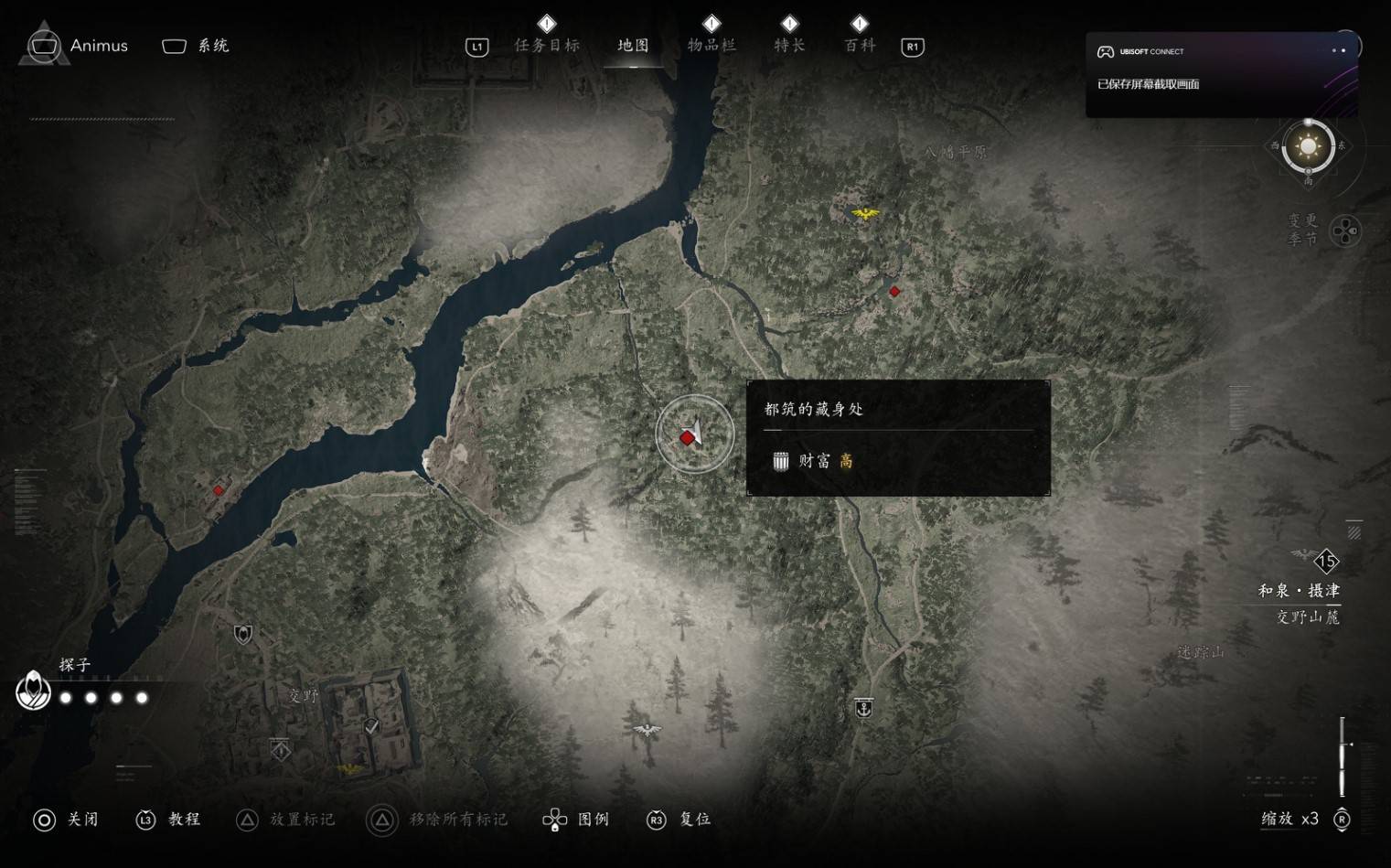Open the 探子 scouts icon
The image size is (1391, 868).
coord(34,691)
